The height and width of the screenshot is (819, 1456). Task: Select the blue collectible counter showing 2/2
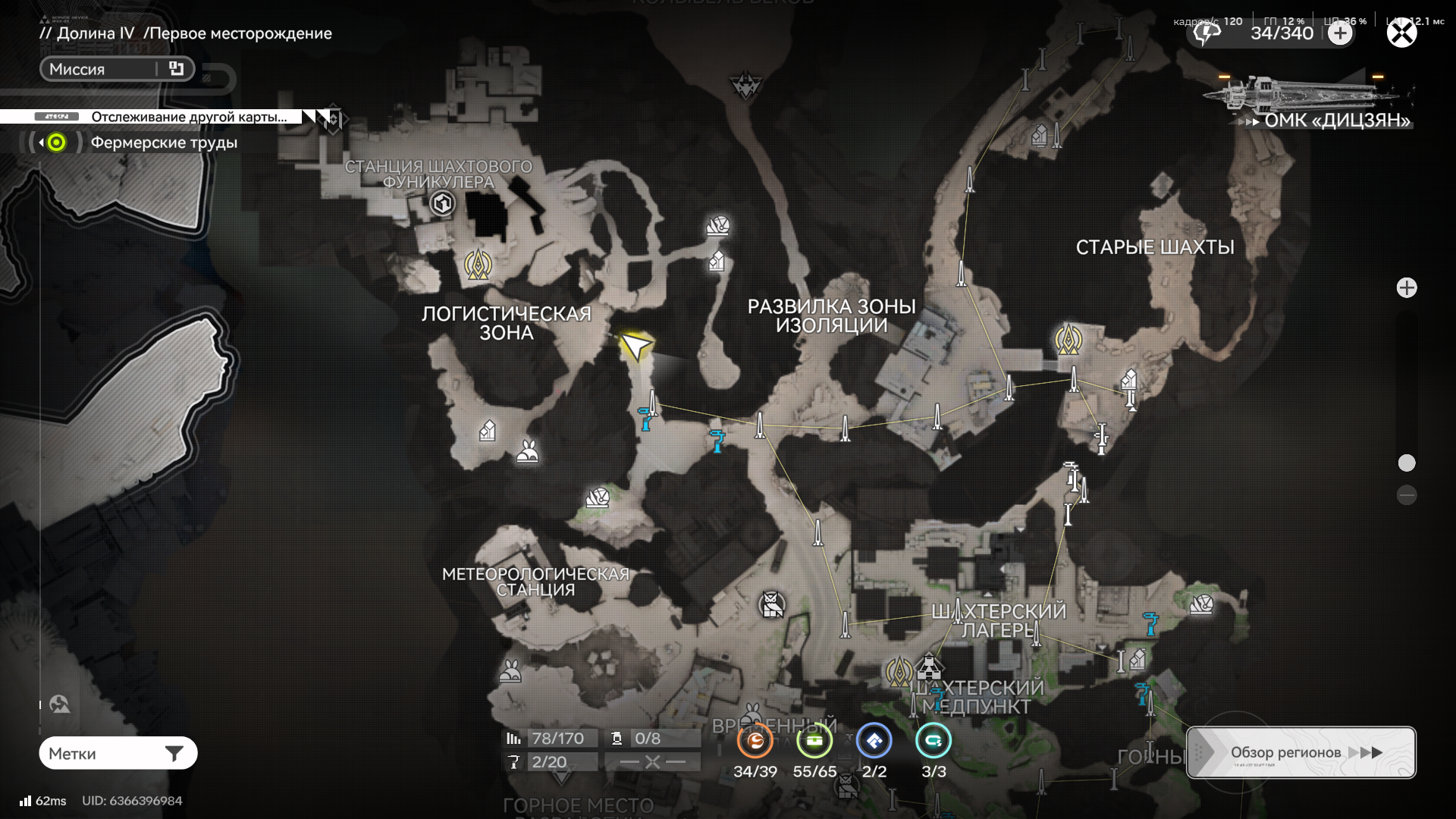click(874, 742)
